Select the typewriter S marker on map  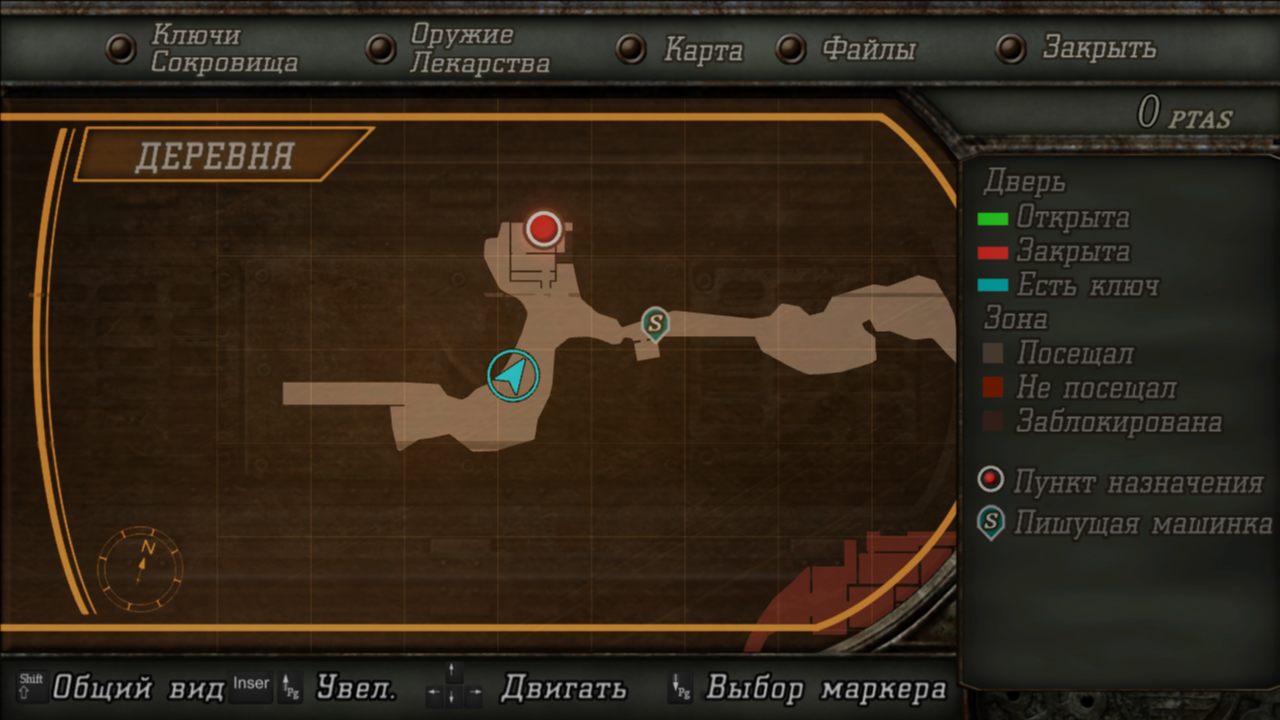655,323
